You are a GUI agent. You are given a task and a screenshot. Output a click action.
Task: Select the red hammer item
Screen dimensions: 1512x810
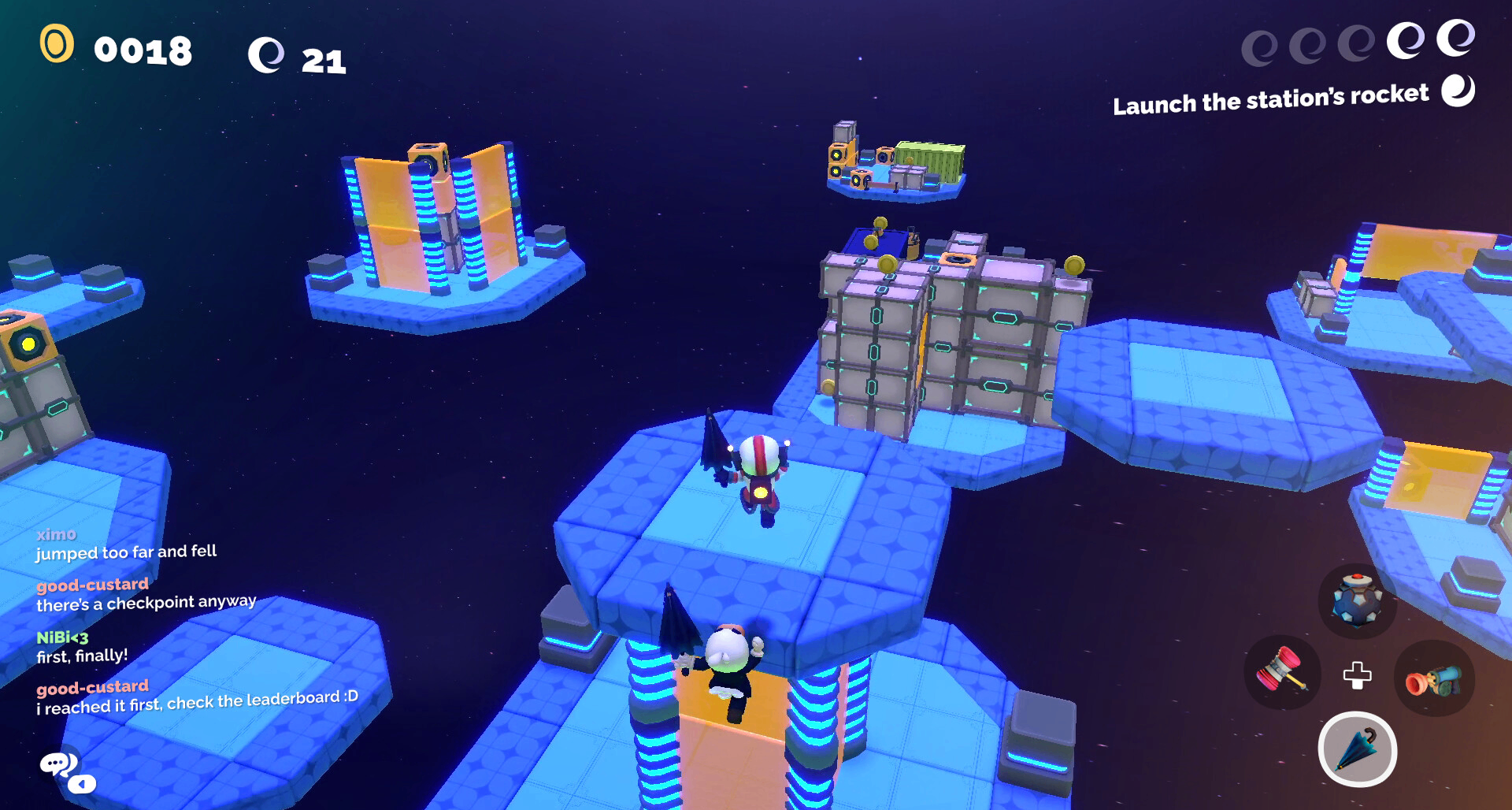point(1283,671)
